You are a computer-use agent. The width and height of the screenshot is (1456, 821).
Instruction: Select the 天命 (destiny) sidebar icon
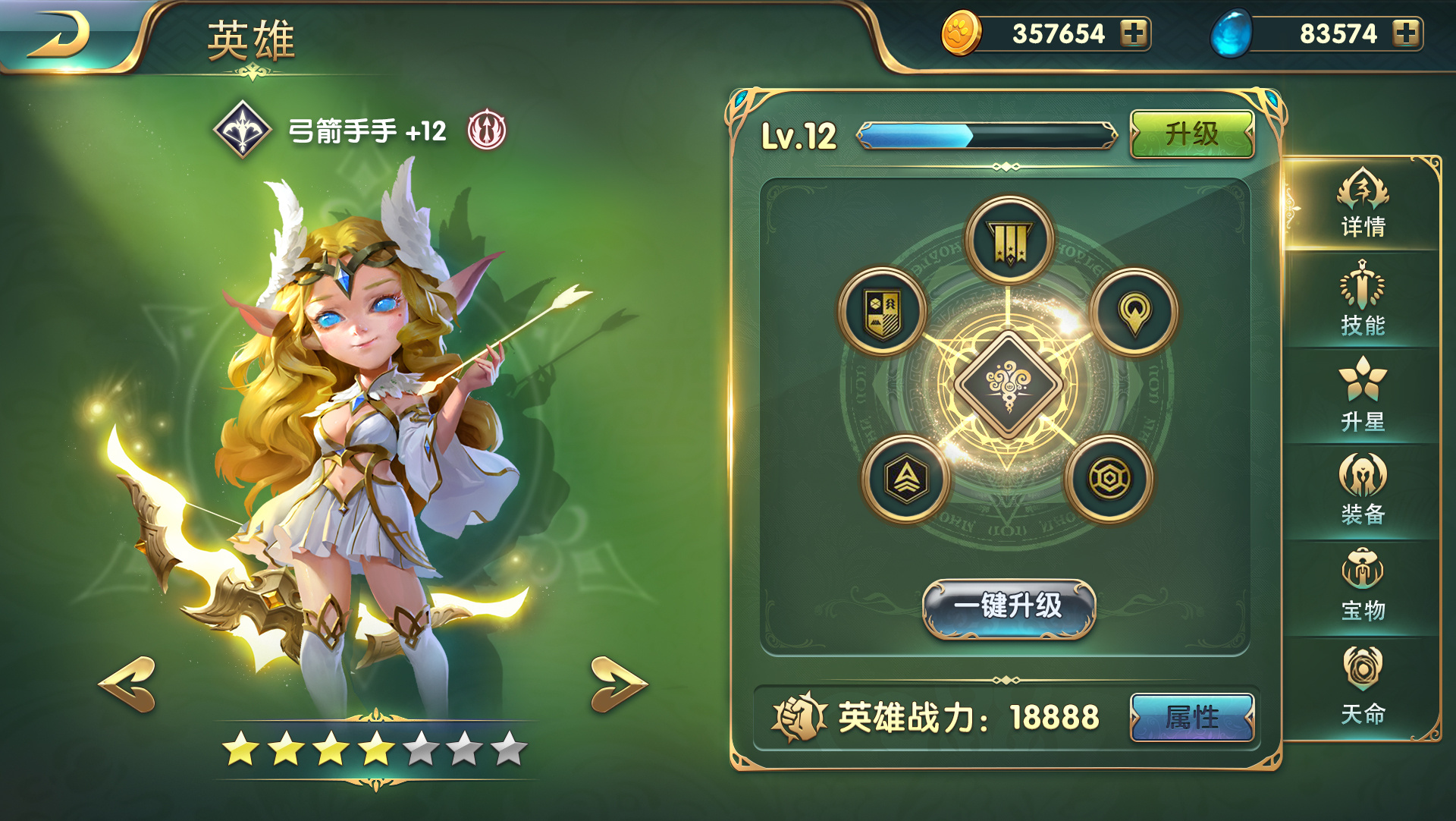[x=1363, y=677]
